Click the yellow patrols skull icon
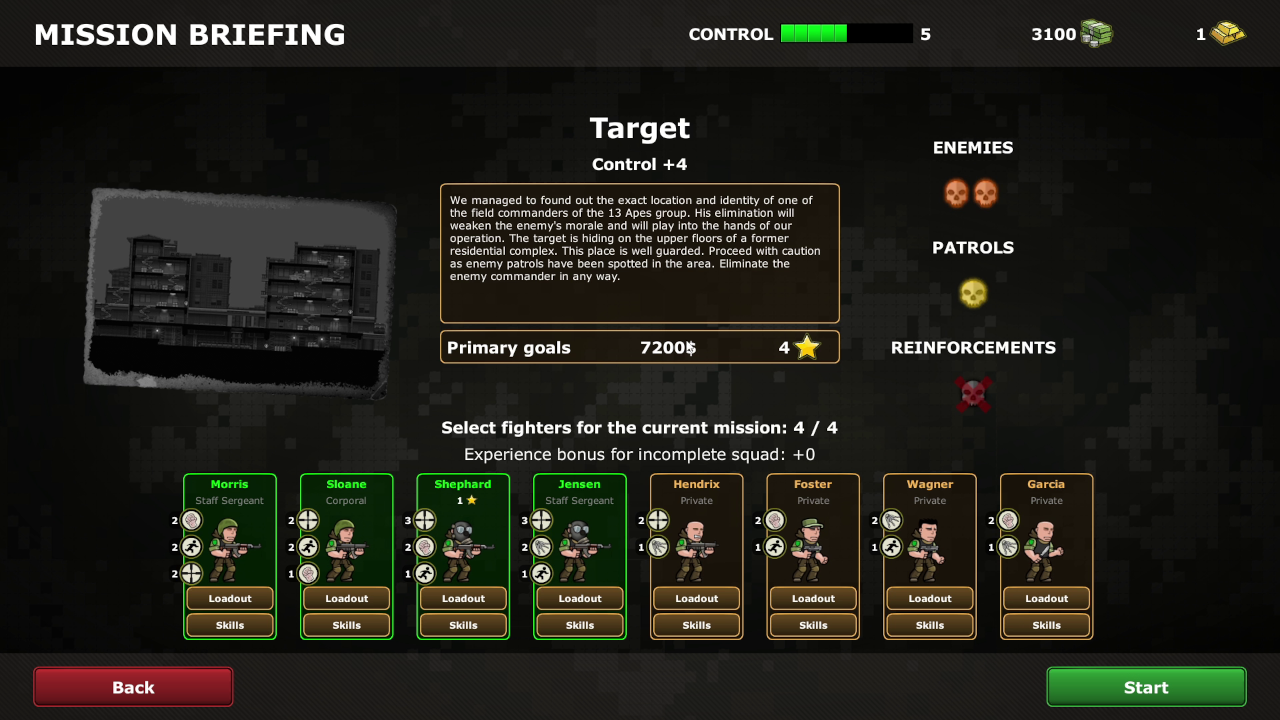The image size is (1280, 720). 972,293
